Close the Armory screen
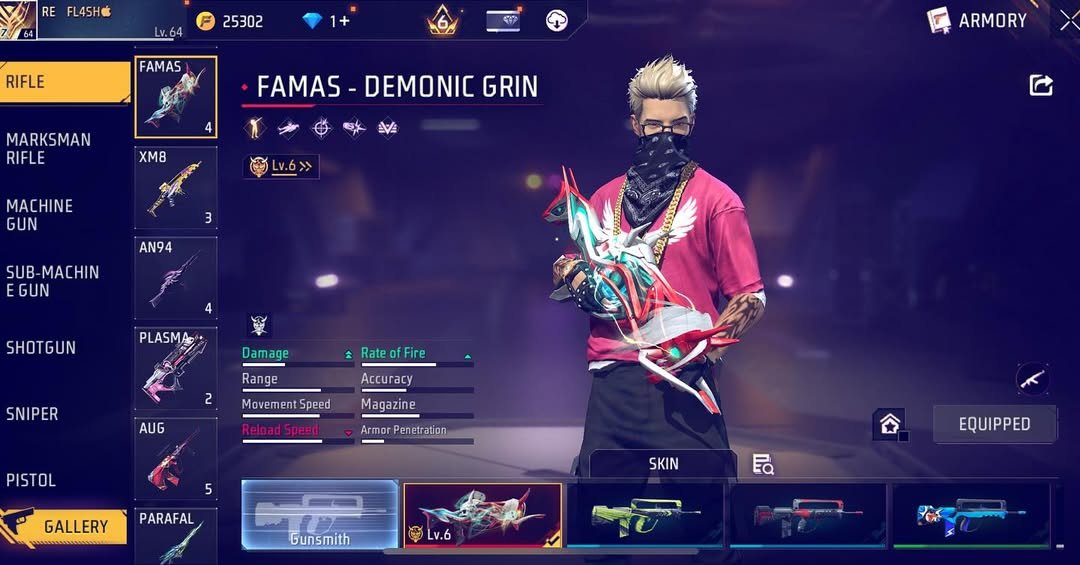This screenshot has height=565, width=1080. point(1069,20)
